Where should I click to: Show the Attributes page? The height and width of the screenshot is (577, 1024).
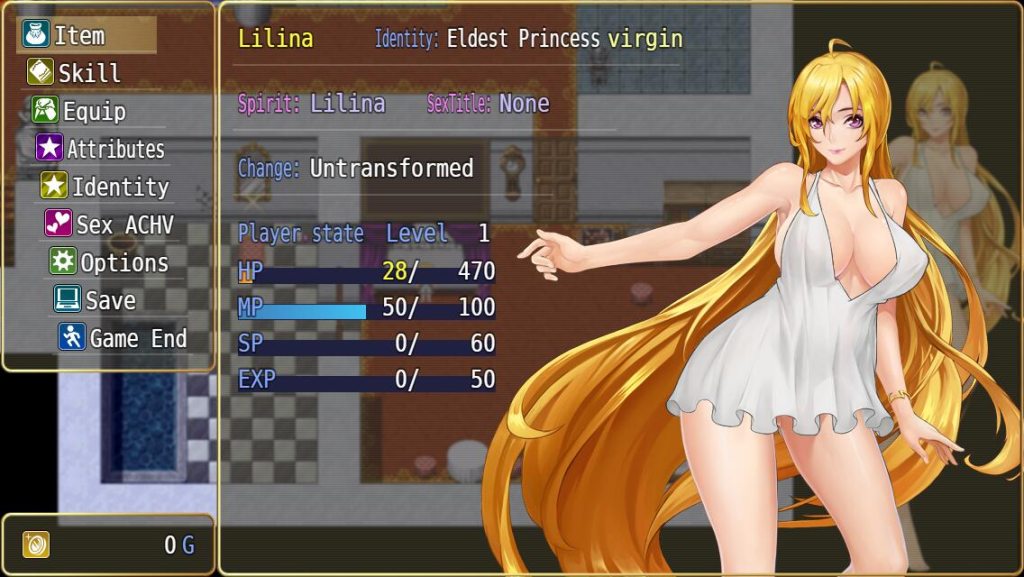point(114,149)
